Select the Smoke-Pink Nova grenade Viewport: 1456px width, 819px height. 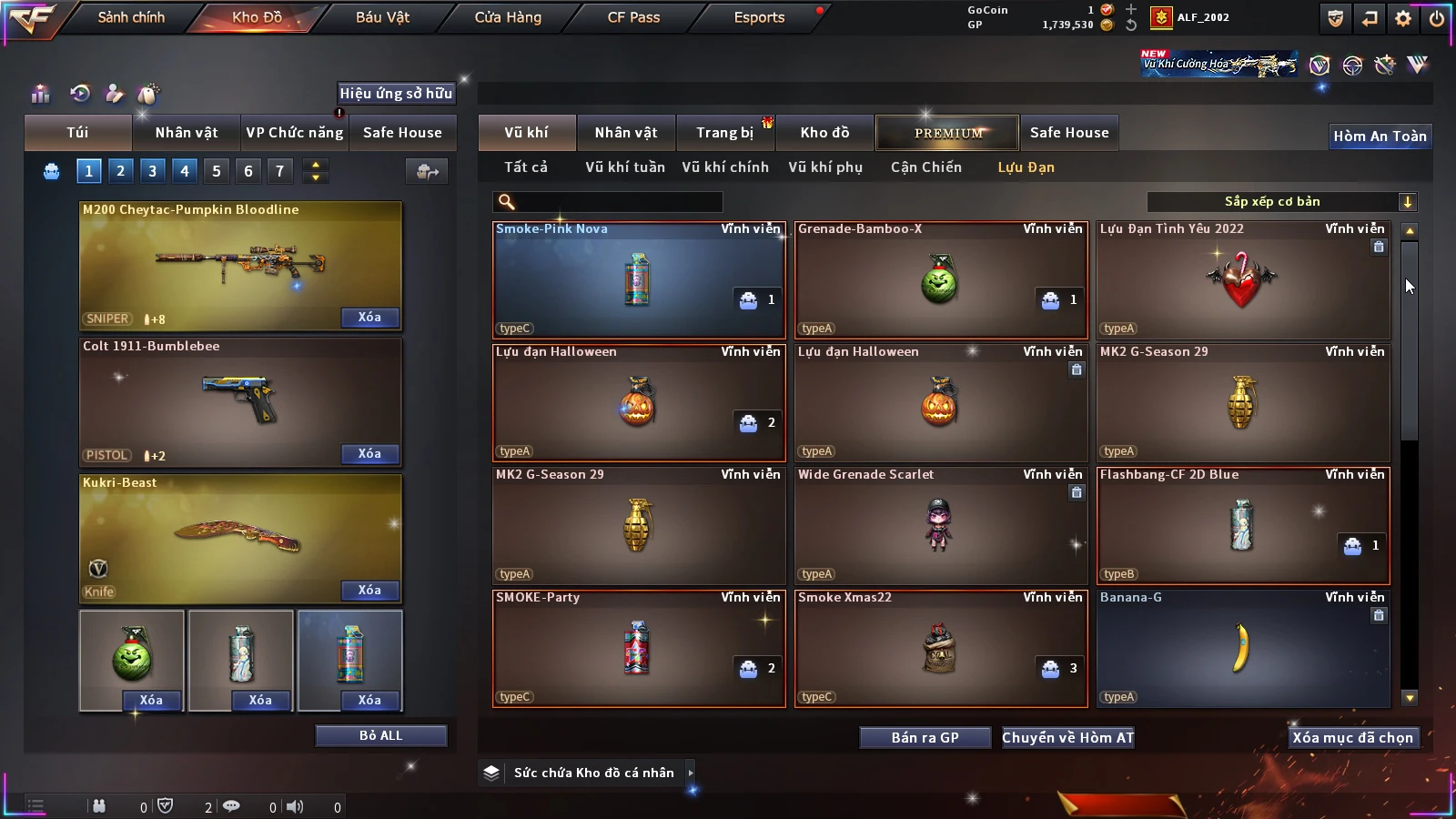[x=638, y=280]
